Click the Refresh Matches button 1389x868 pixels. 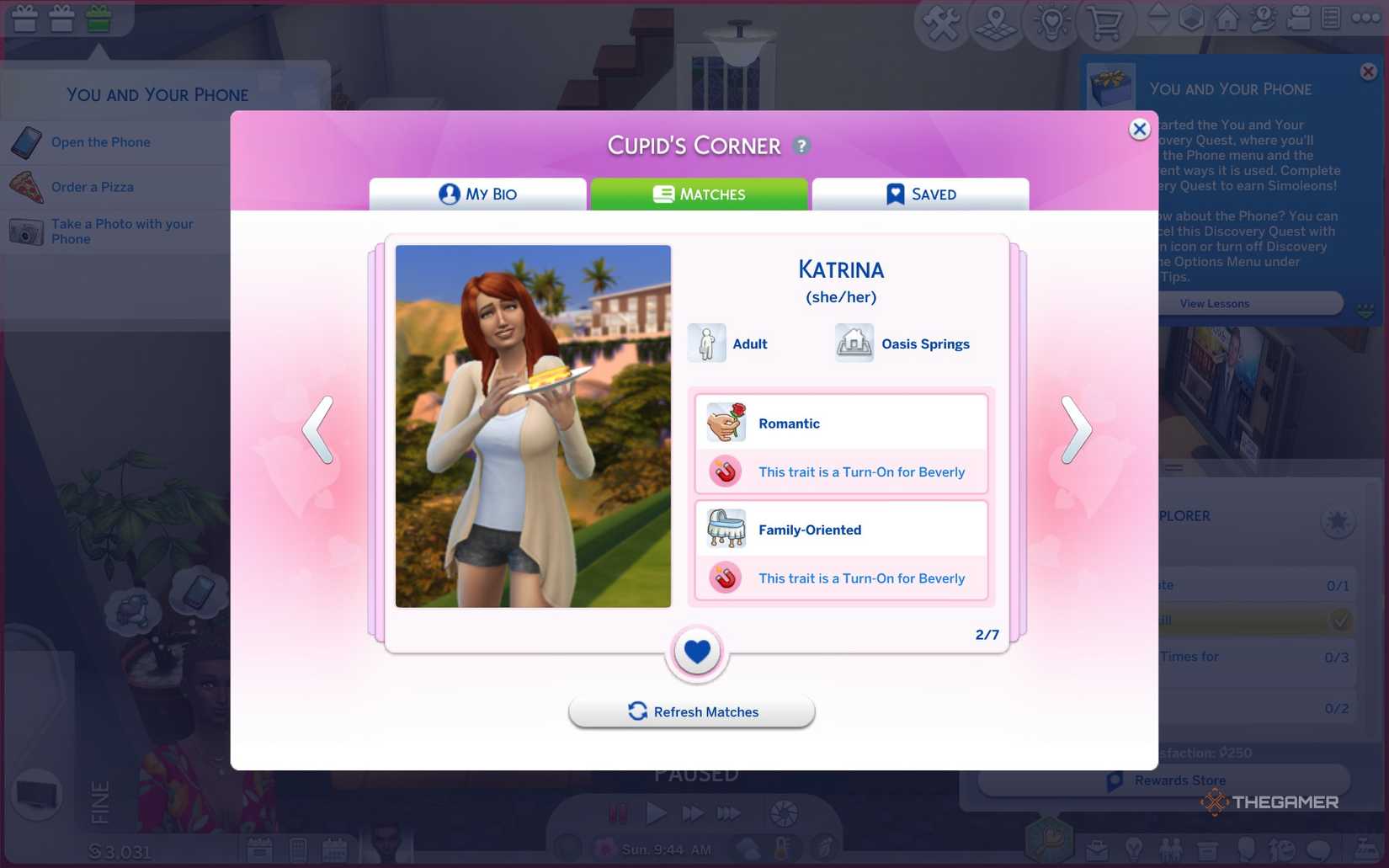[691, 711]
